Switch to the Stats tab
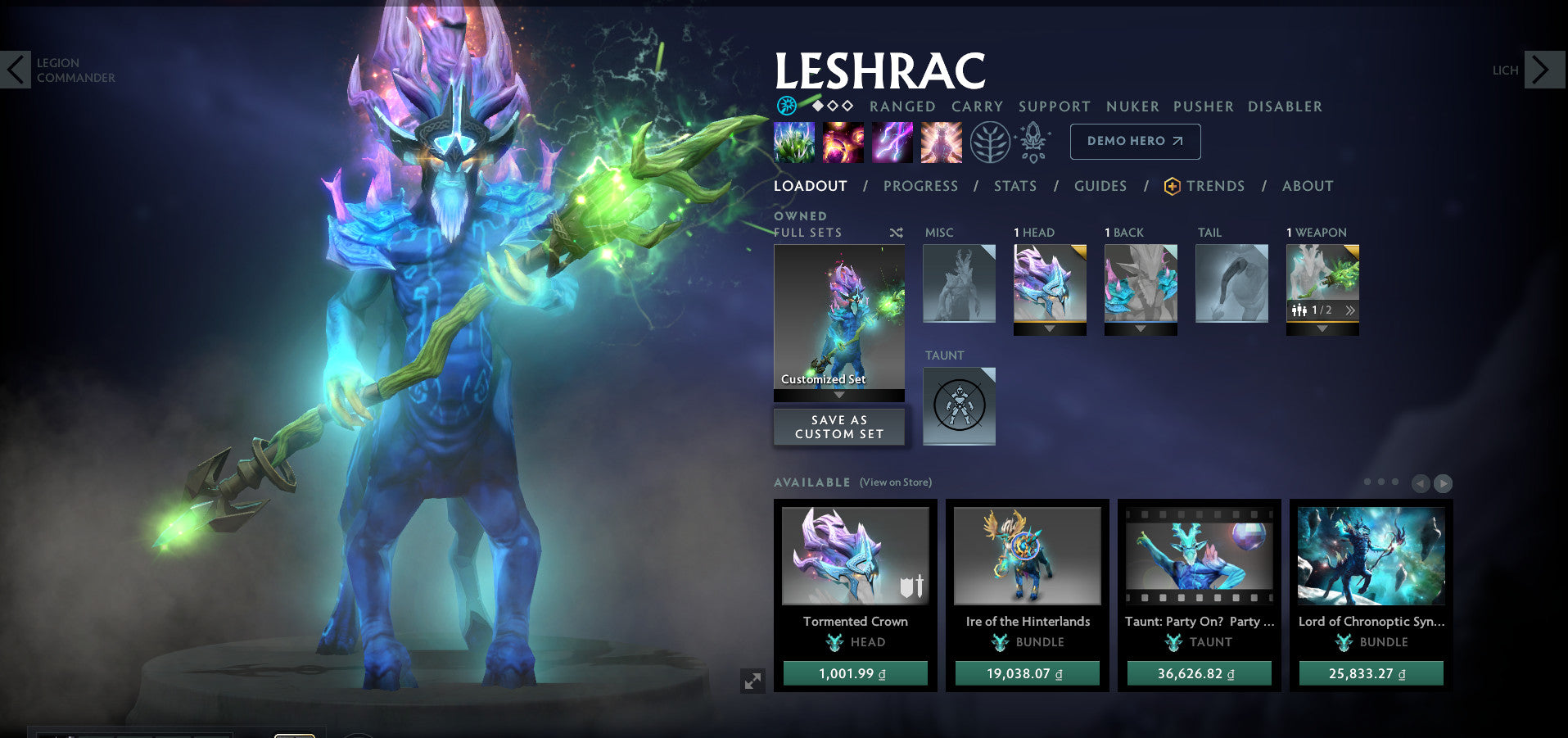This screenshot has height=738, width=1568. (x=1015, y=186)
